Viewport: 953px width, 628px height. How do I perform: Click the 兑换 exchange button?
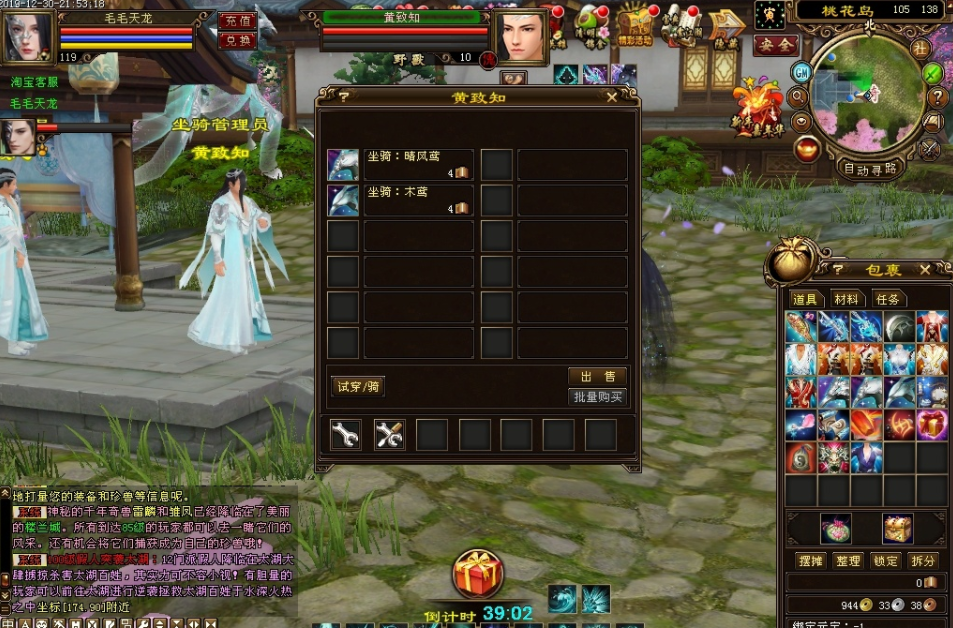pyautogui.click(x=237, y=40)
